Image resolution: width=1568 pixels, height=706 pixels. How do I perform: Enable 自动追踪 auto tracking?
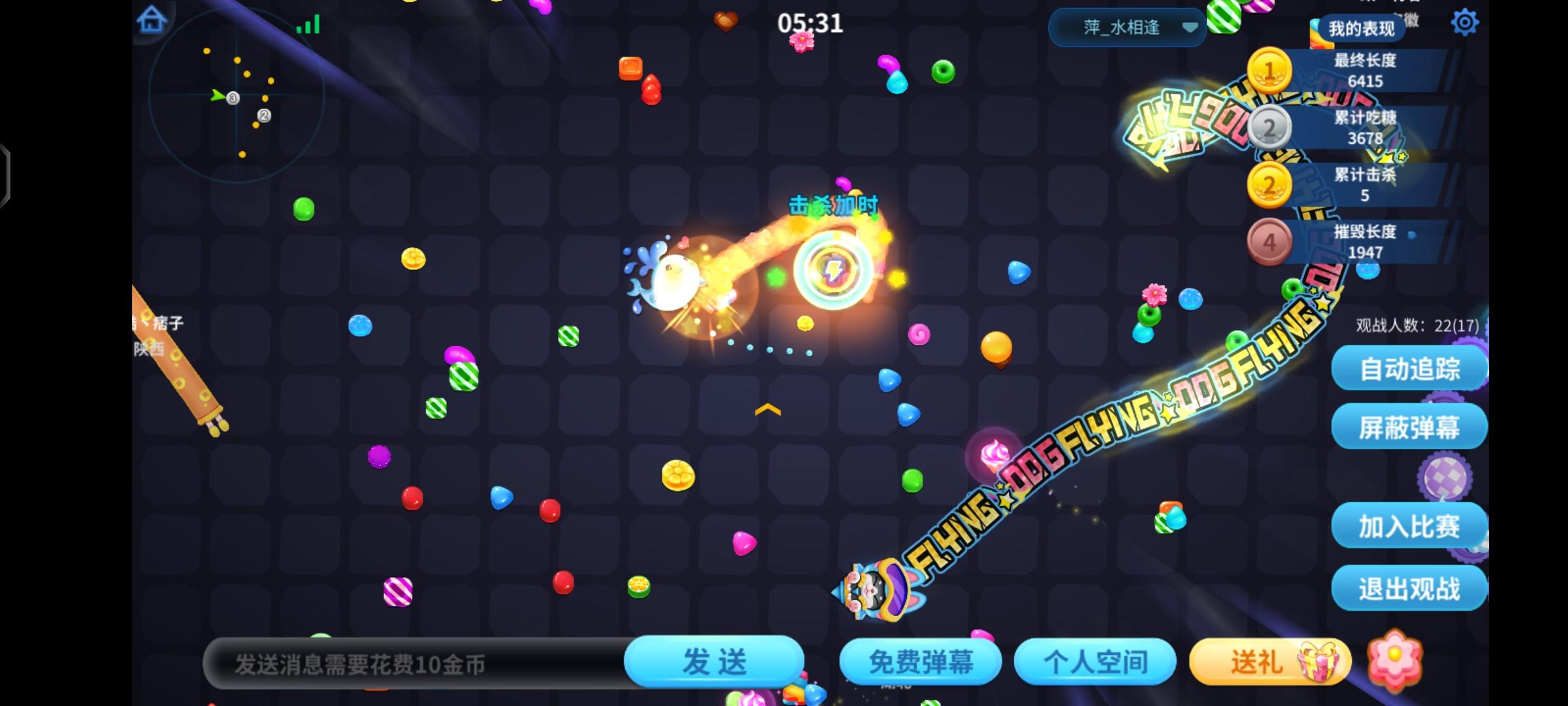coord(1409,368)
